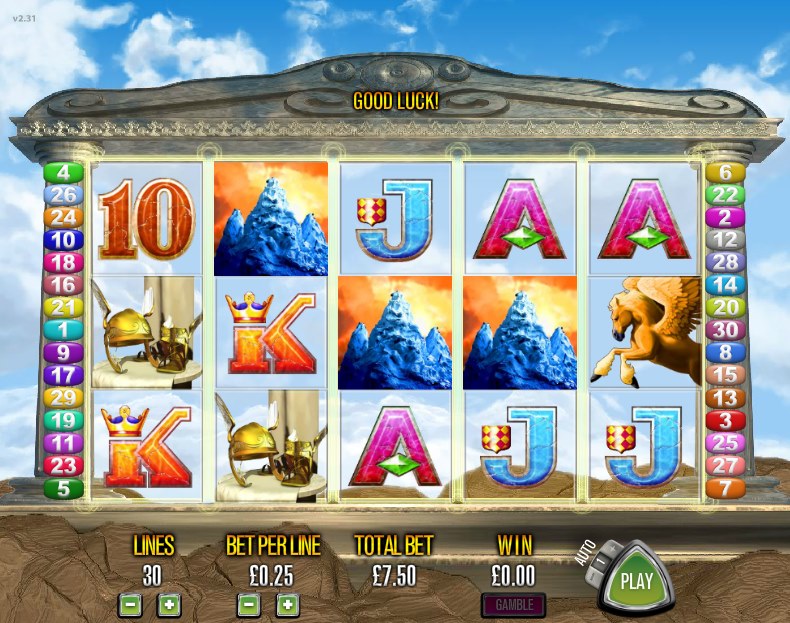The width and height of the screenshot is (790, 623).
Task: Select payline number 4 marker
Action: [x=63, y=172]
